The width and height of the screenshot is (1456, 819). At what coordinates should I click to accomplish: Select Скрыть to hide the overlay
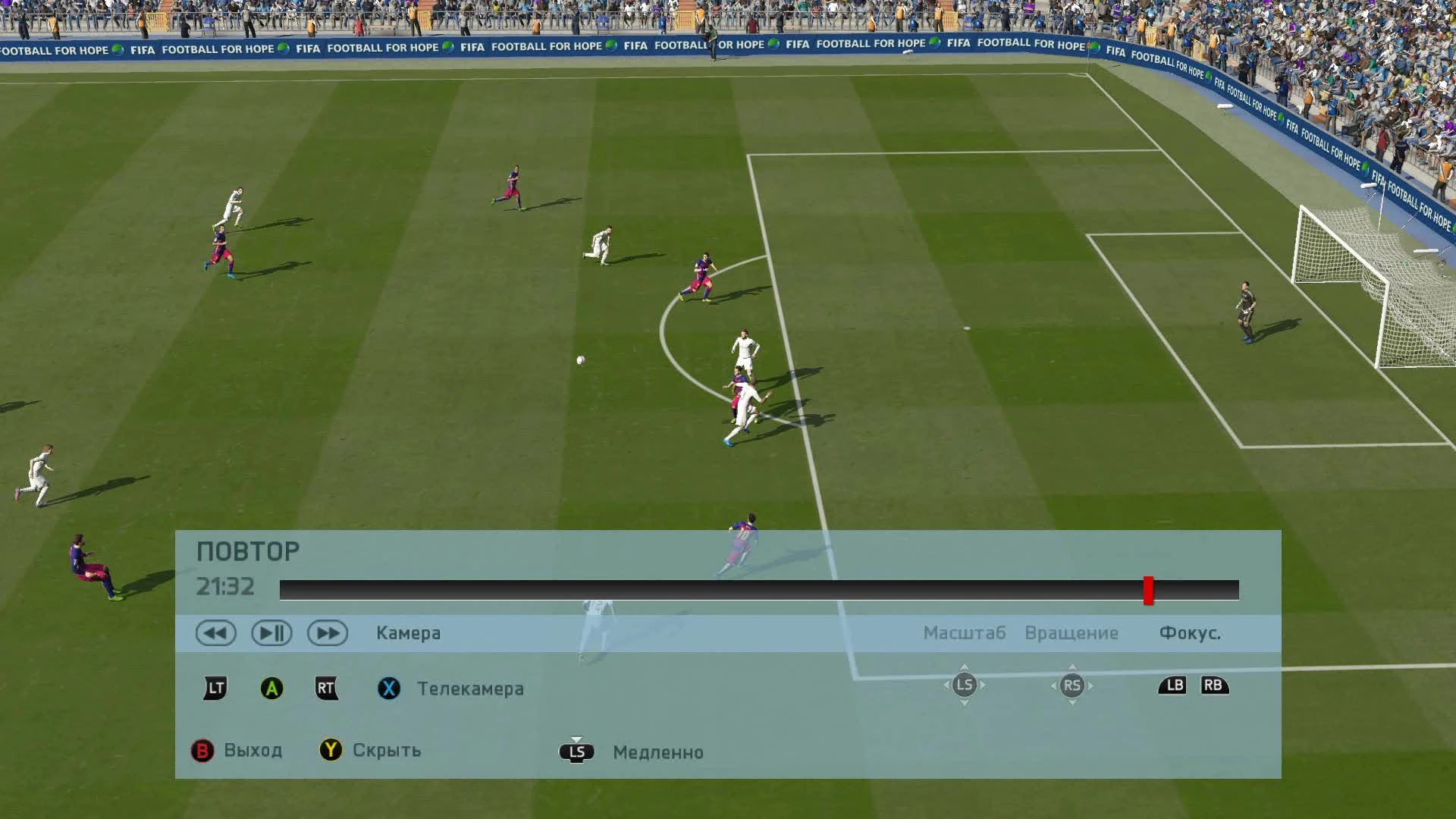pyautogui.click(x=385, y=750)
